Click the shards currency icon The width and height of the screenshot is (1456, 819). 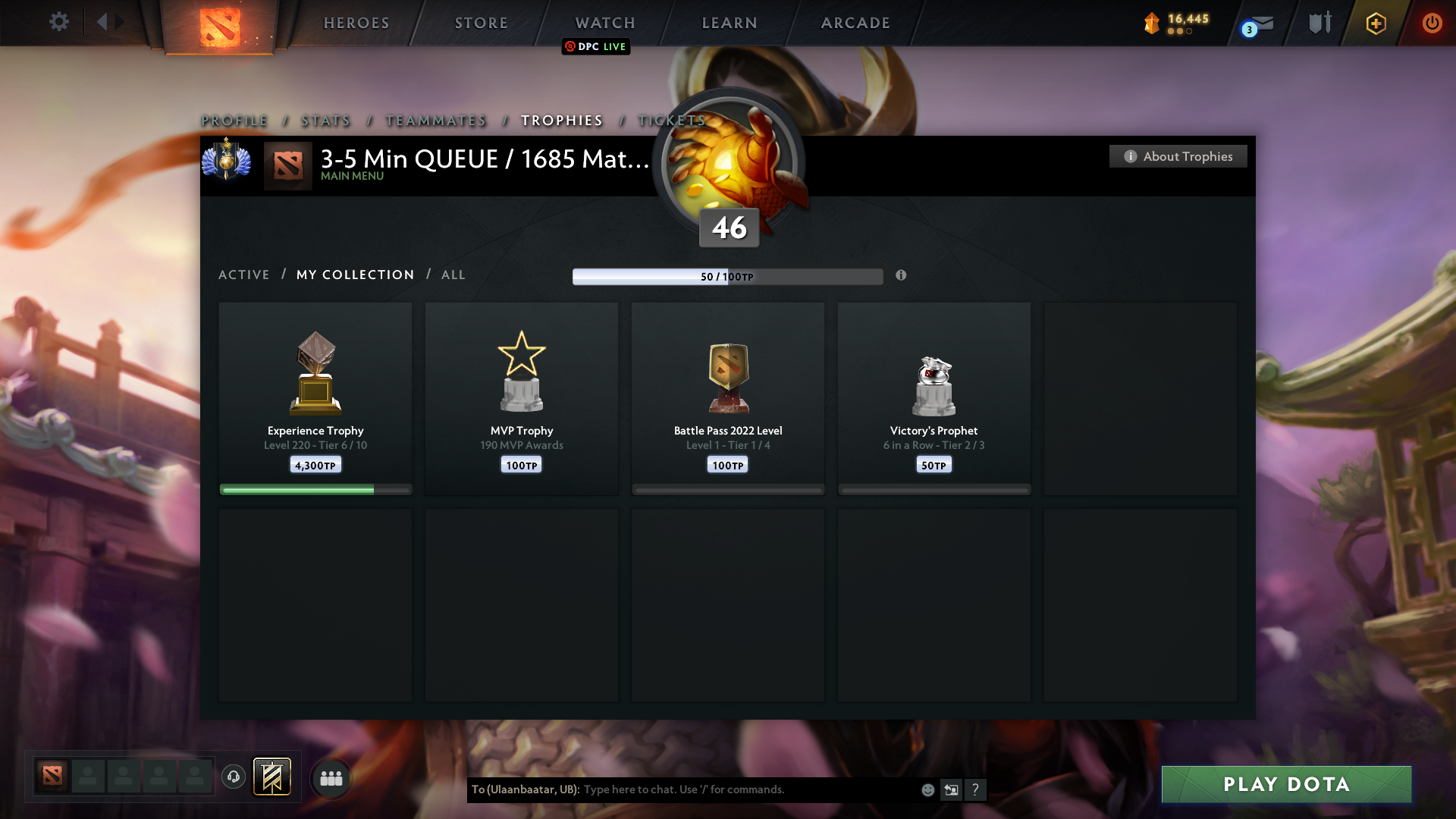point(1153,24)
